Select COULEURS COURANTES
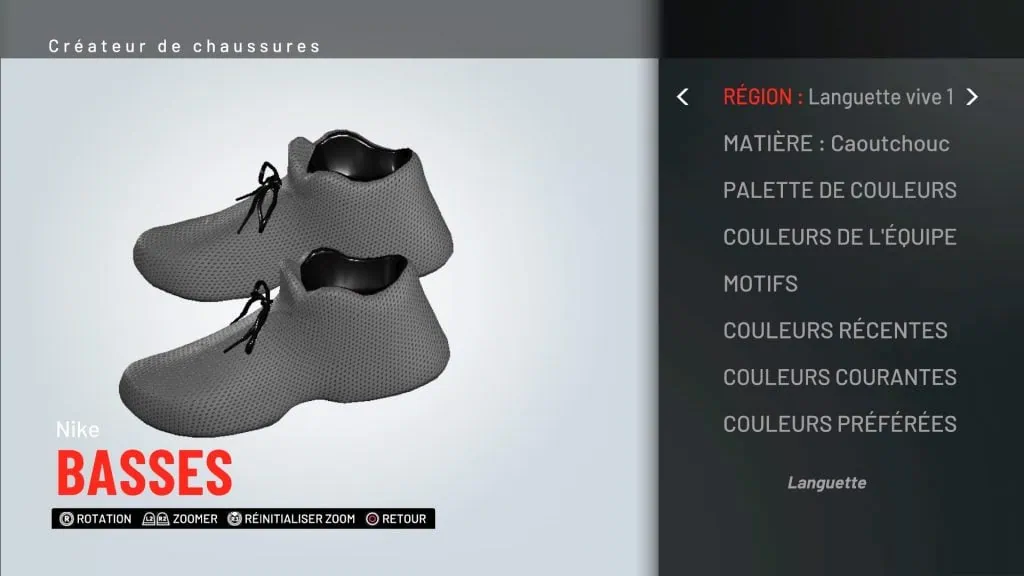The width and height of the screenshot is (1024, 576). point(840,377)
